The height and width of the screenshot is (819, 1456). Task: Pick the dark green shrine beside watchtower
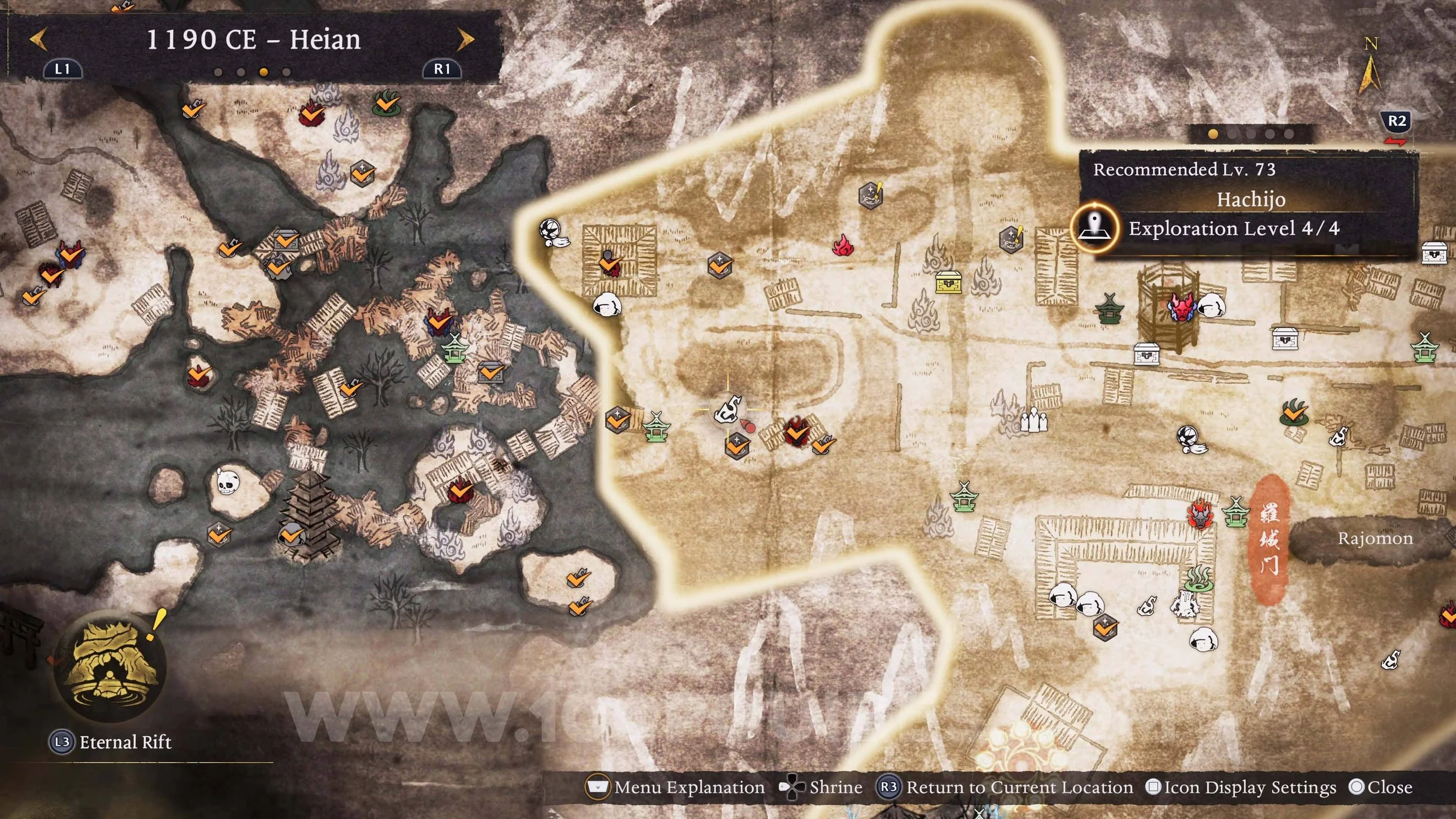pyautogui.click(x=1109, y=309)
